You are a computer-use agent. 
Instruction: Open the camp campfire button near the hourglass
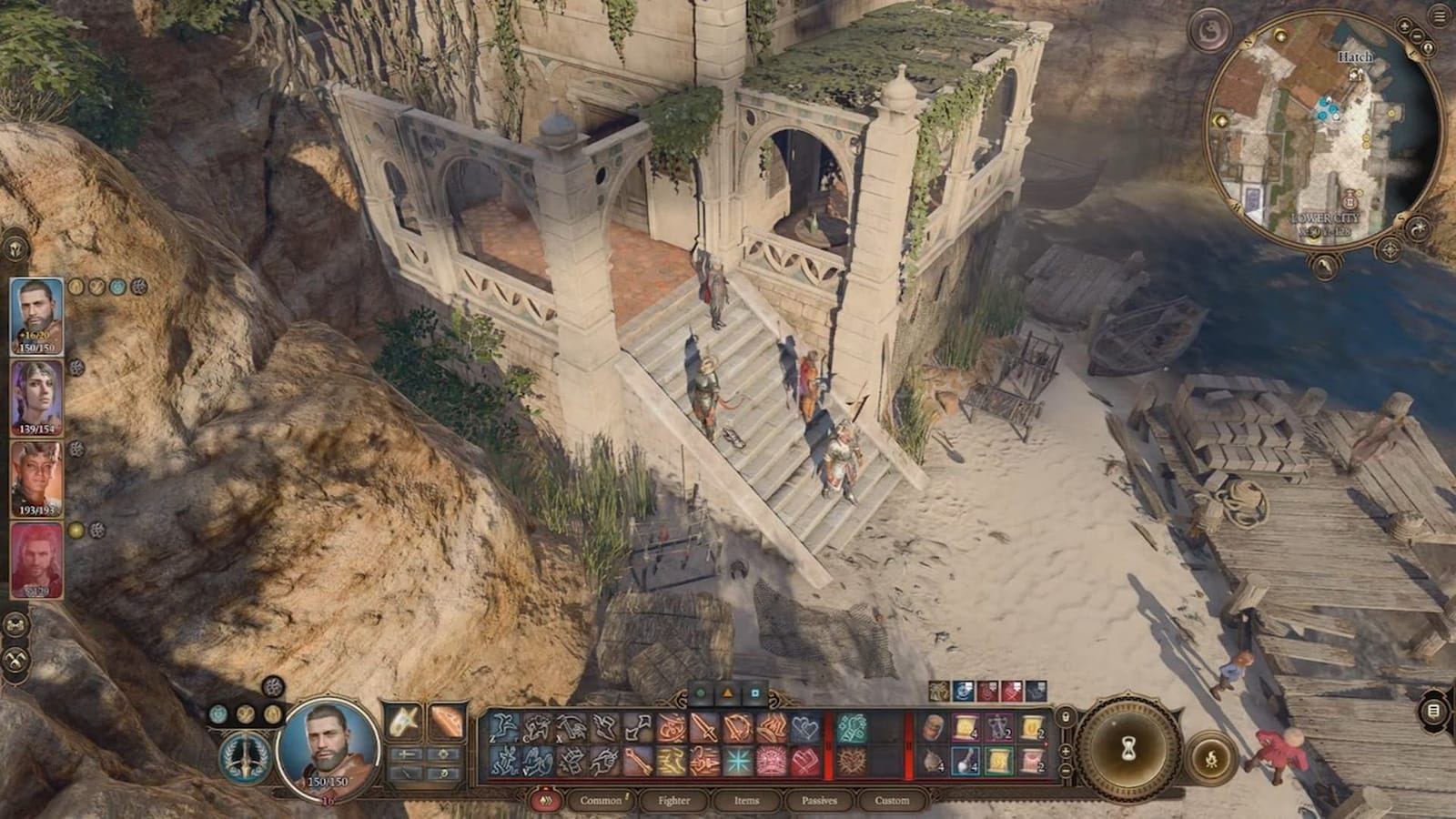click(1211, 759)
